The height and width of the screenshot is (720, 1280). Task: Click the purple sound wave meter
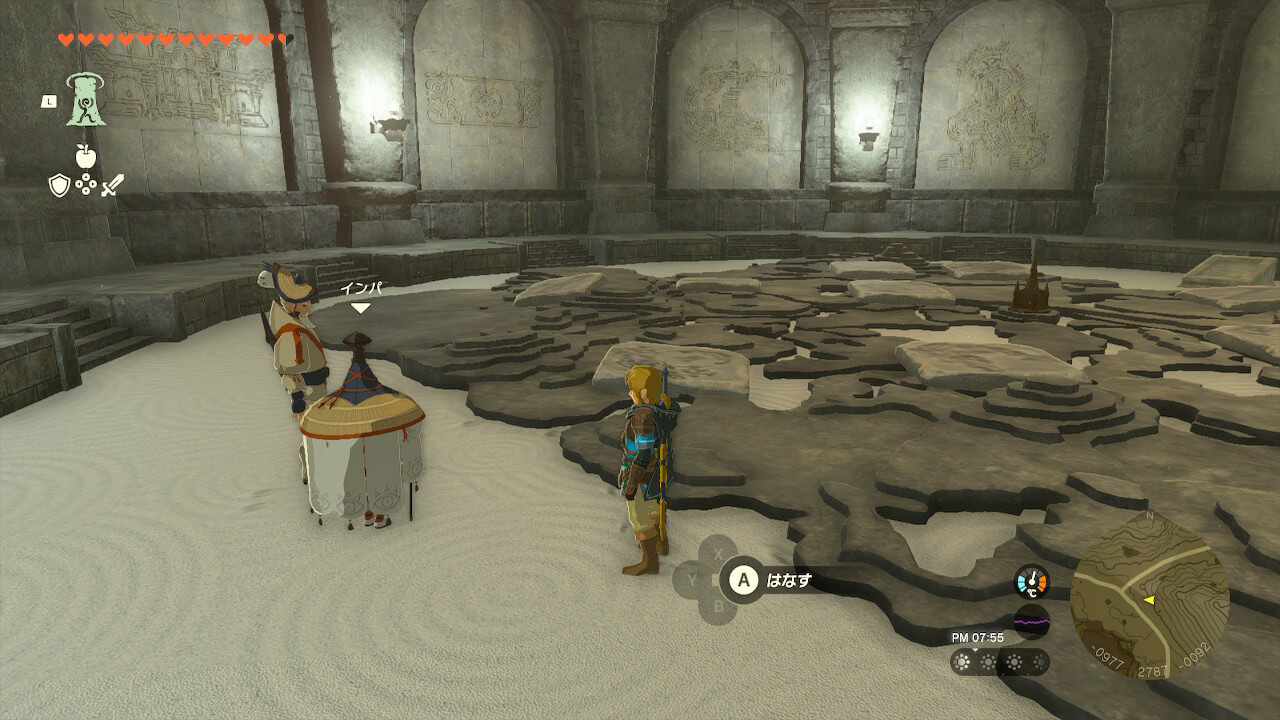pyautogui.click(x=1031, y=621)
